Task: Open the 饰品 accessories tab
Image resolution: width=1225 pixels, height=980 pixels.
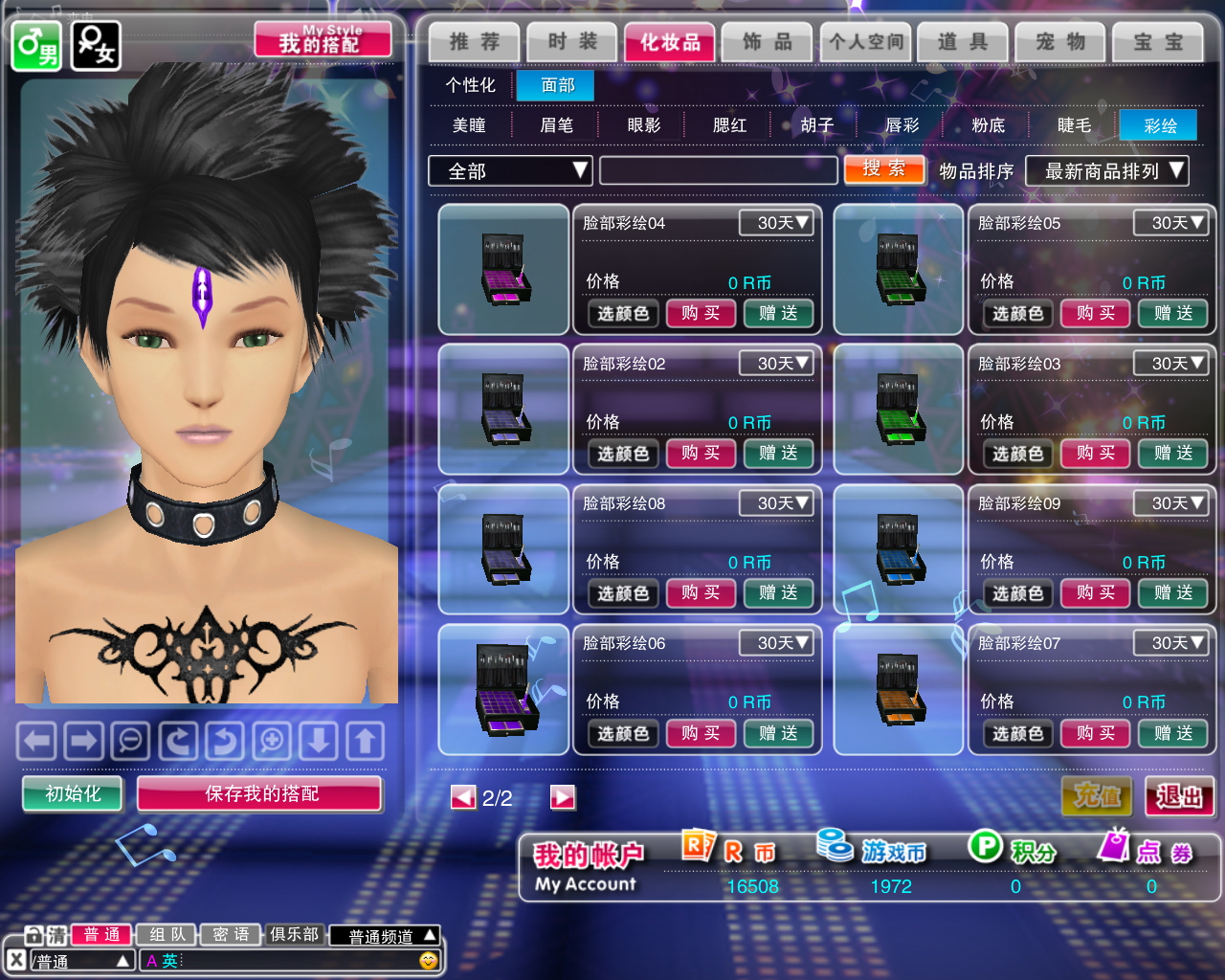Action: coord(768,42)
